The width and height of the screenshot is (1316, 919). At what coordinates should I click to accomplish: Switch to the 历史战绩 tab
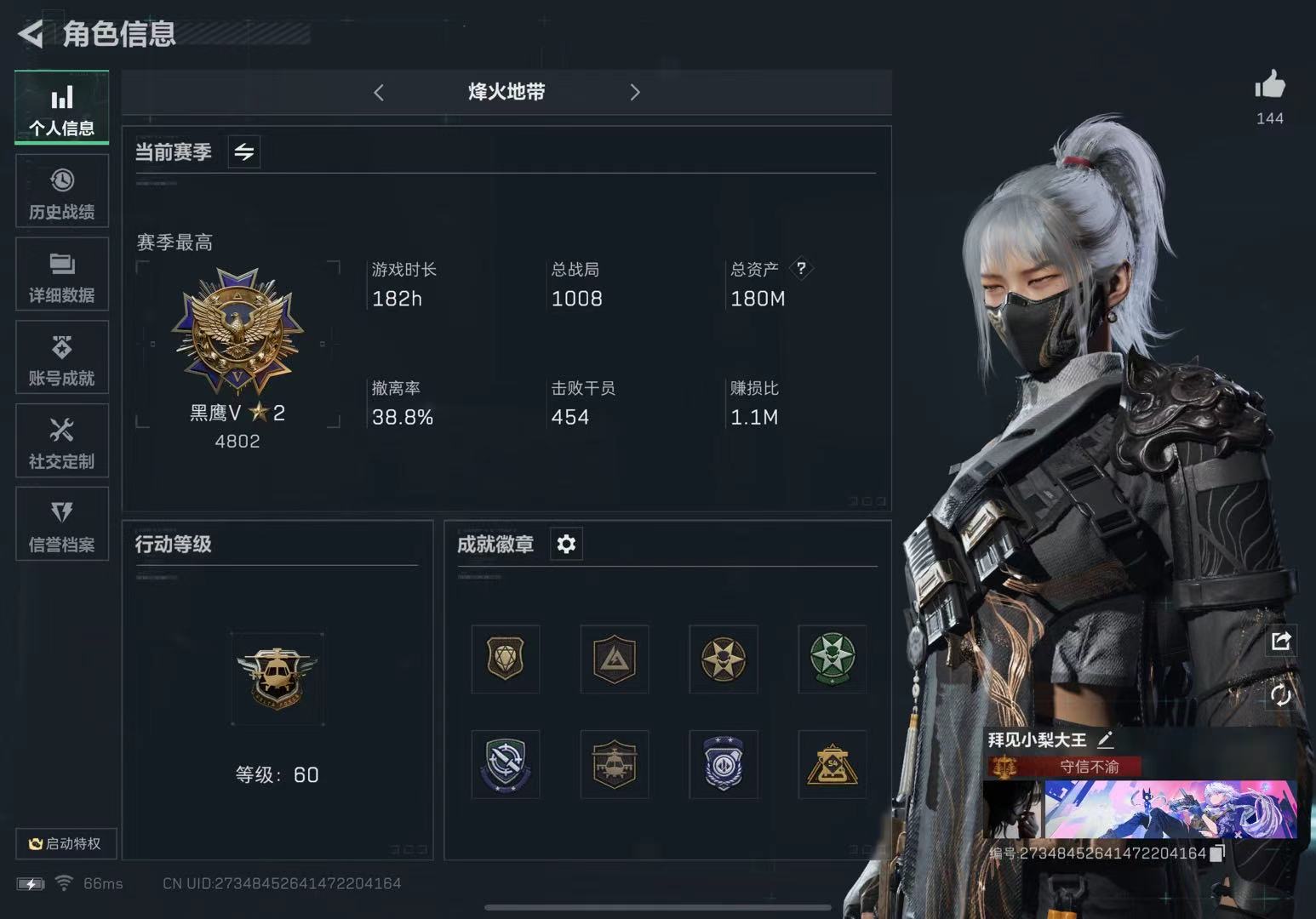pyautogui.click(x=61, y=191)
